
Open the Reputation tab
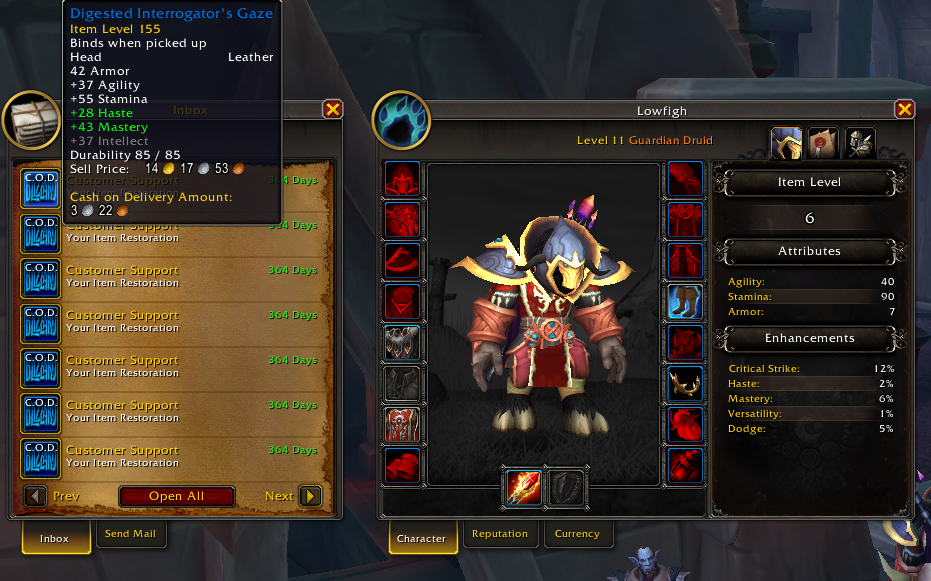coord(499,534)
